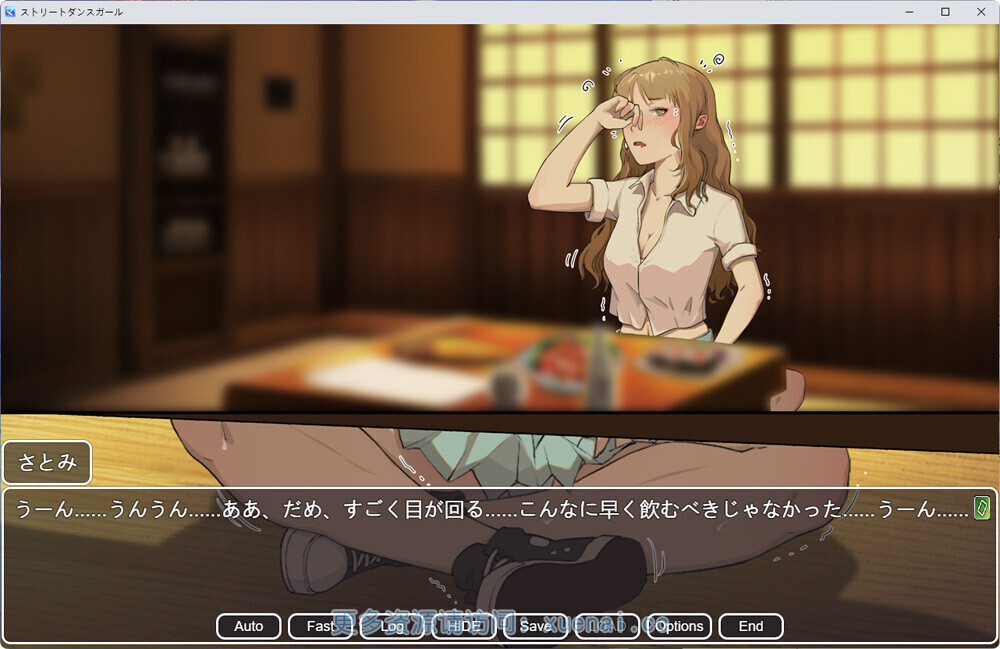Viewport: 1000px width, 649px height.
Task: Activate the Fast skip button
Action: pyautogui.click(x=320, y=626)
